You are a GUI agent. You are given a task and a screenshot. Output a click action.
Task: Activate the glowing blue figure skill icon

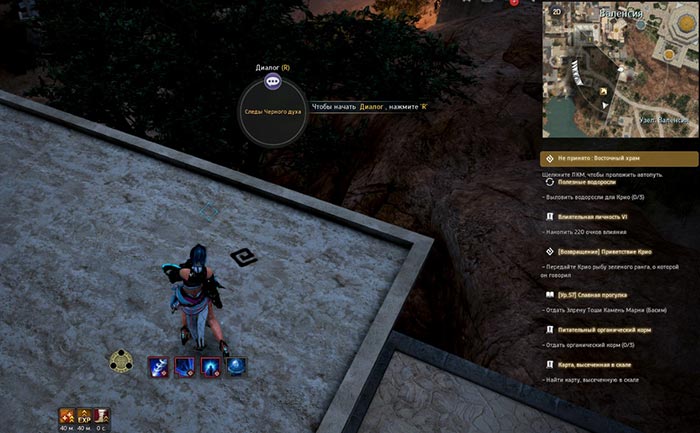coord(210,366)
